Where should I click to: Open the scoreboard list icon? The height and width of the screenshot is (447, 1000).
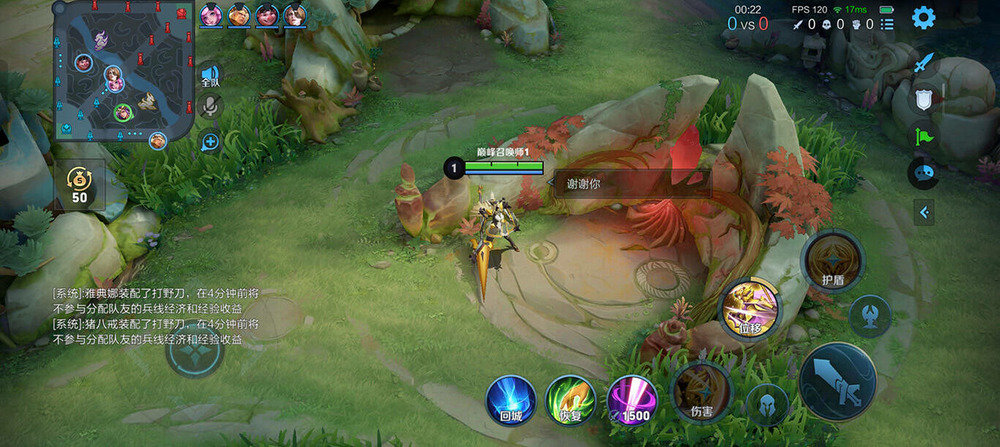coord(887,24)
